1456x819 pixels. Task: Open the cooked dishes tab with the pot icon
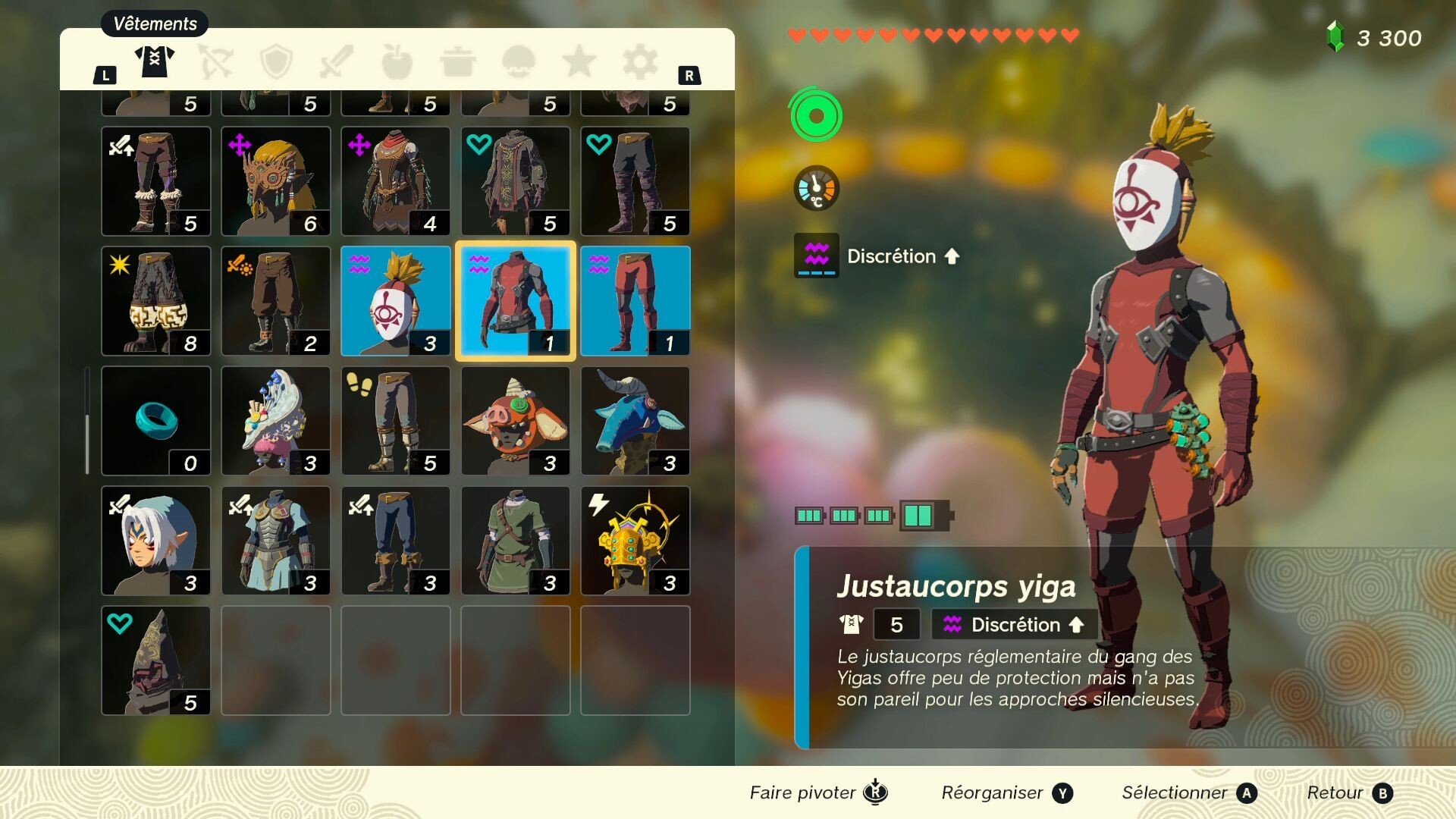457,62
